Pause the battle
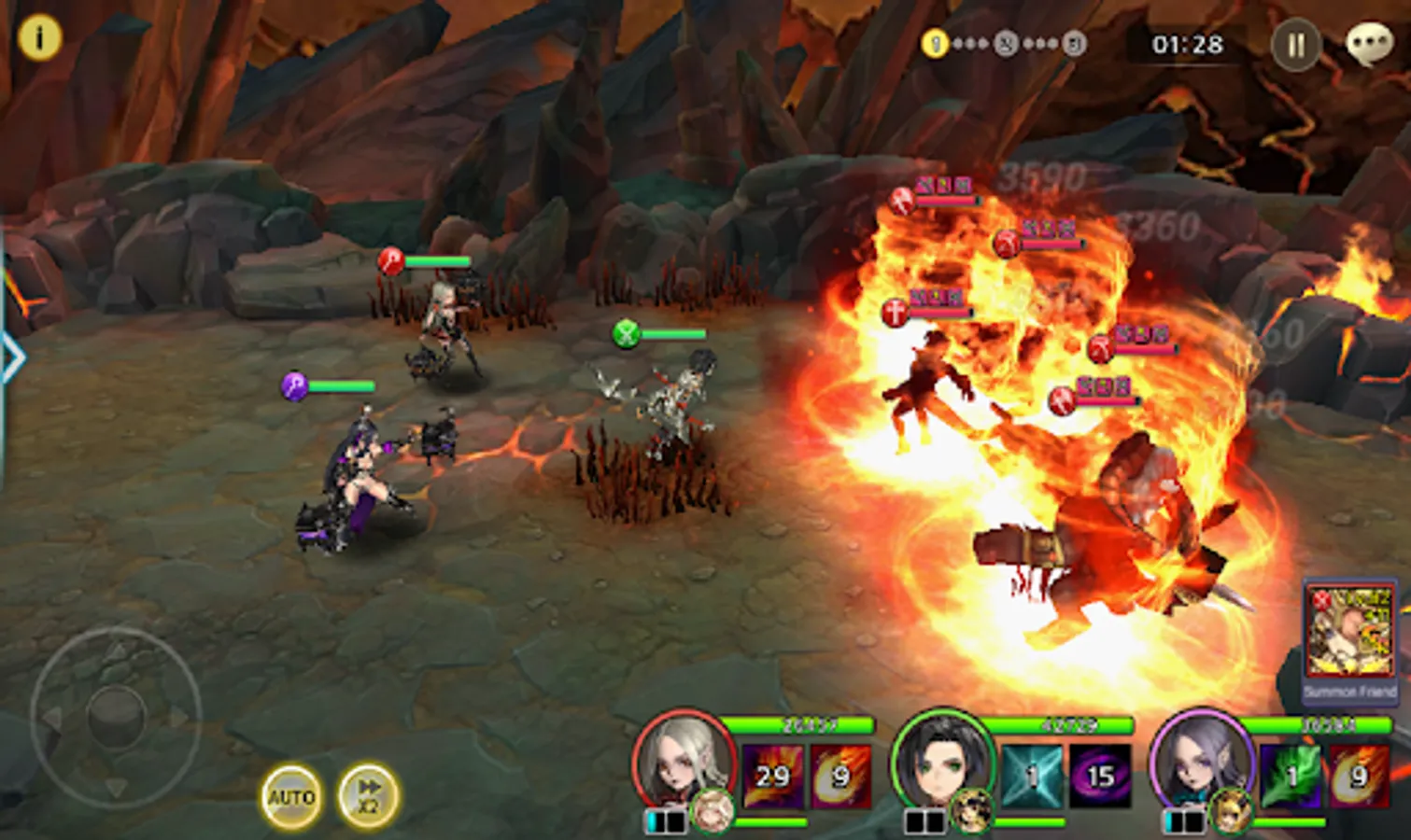The height and width of the screenshot is (840, 1411). [x=1296, y=45]
